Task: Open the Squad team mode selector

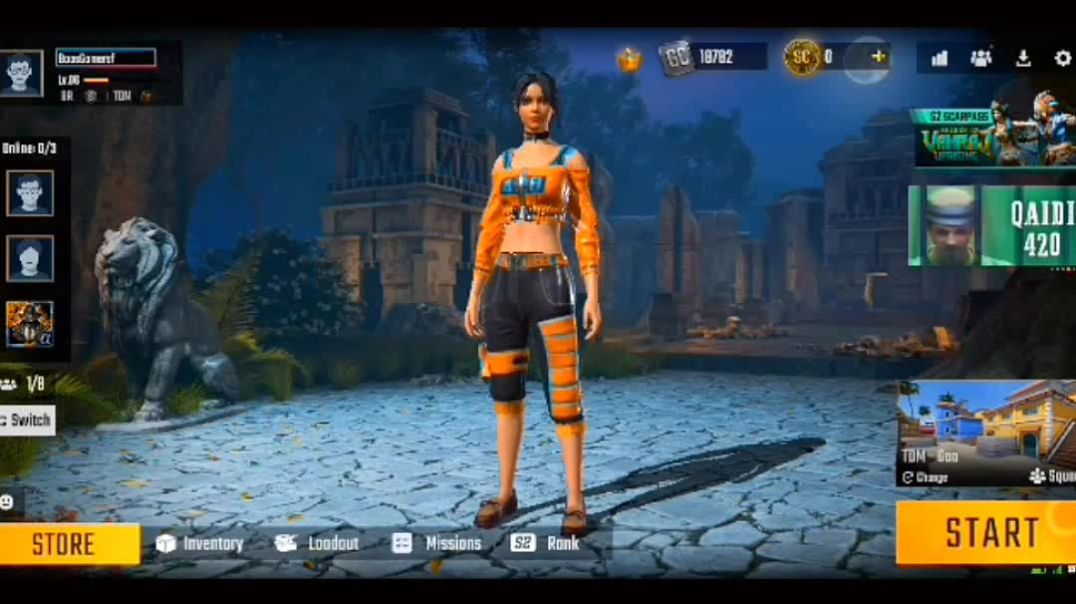Action: click(x=1054, y=477)
